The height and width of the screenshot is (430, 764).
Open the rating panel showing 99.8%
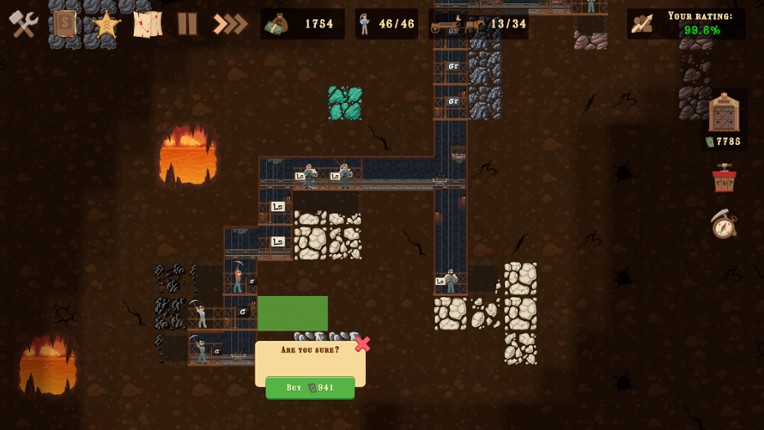click(686, 24)
